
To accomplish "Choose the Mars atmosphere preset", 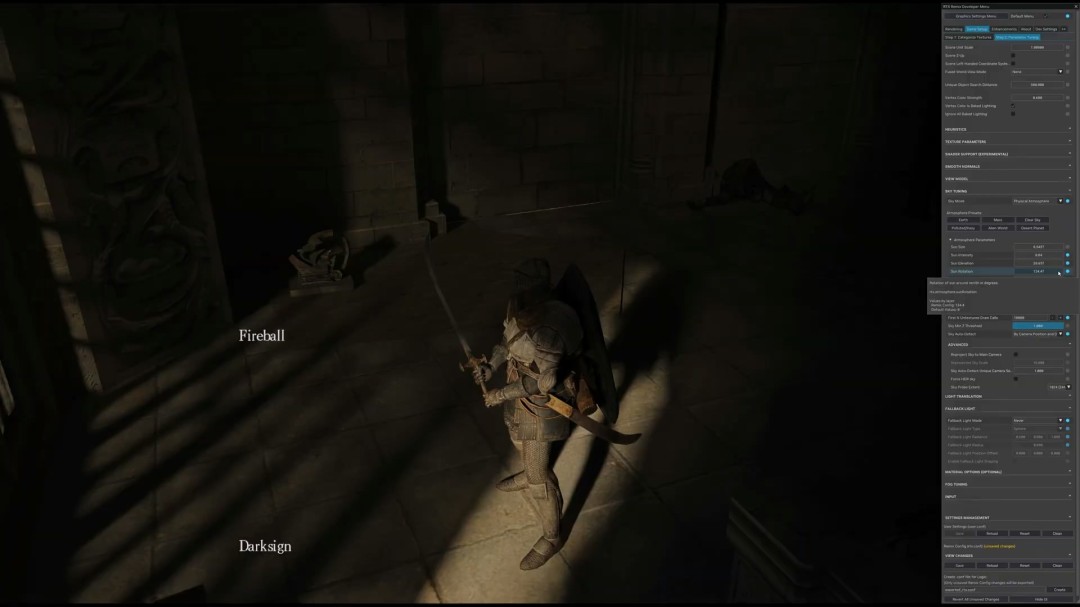I will [x=998, y=220].
